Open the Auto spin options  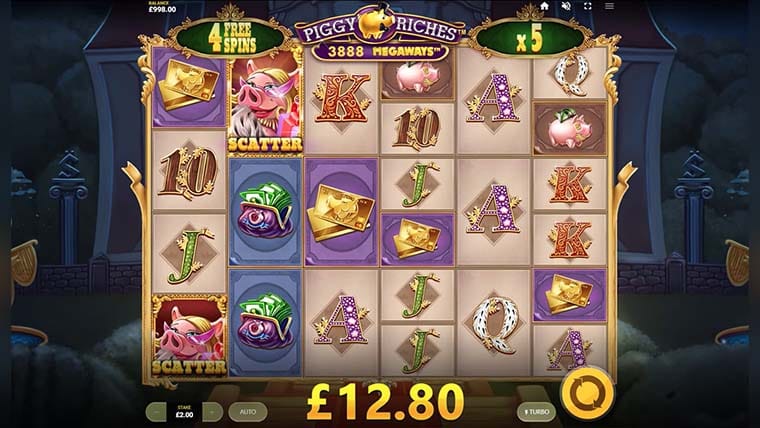coord(247,411)
